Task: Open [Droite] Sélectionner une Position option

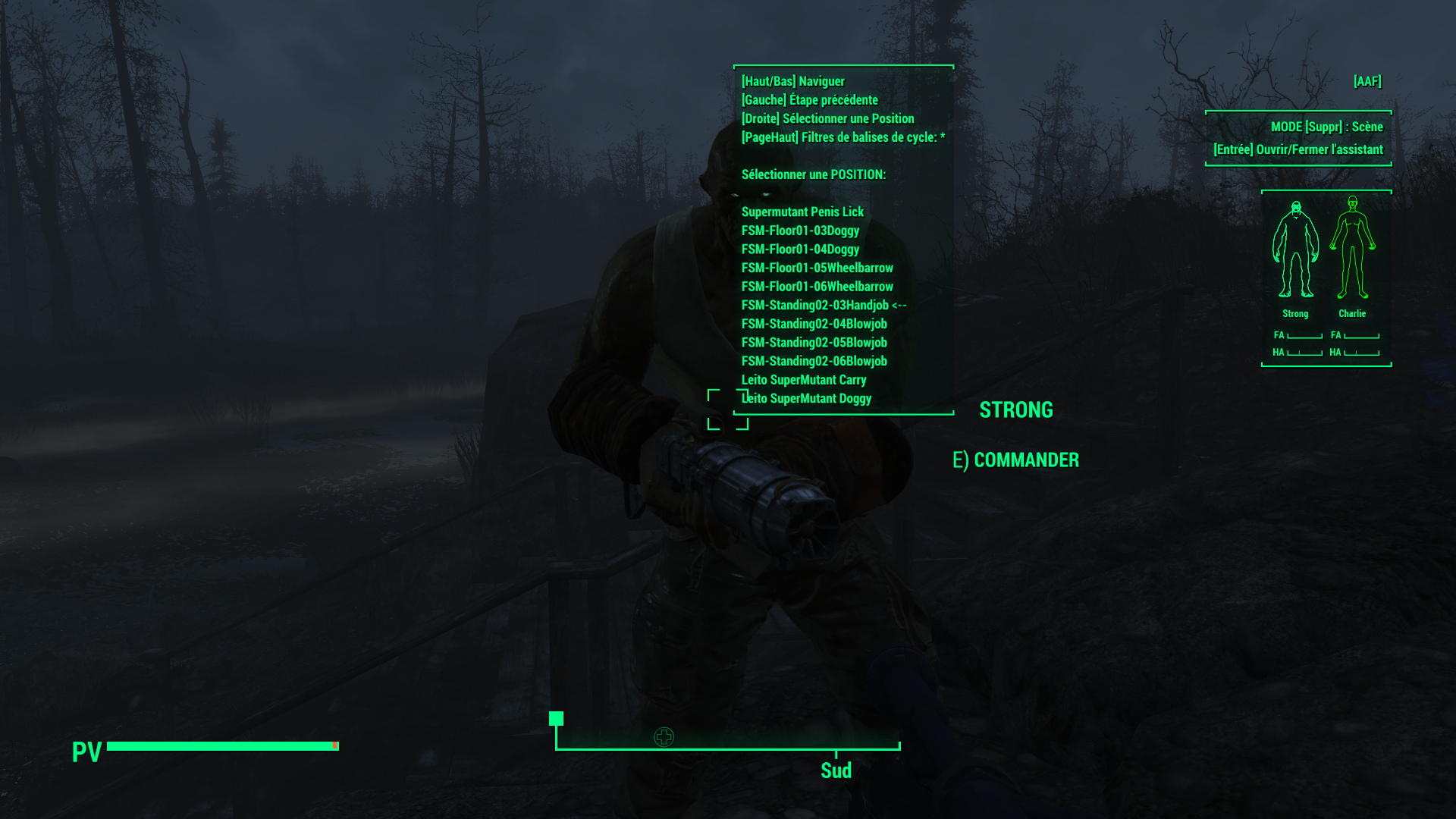Action: [827, 118]
